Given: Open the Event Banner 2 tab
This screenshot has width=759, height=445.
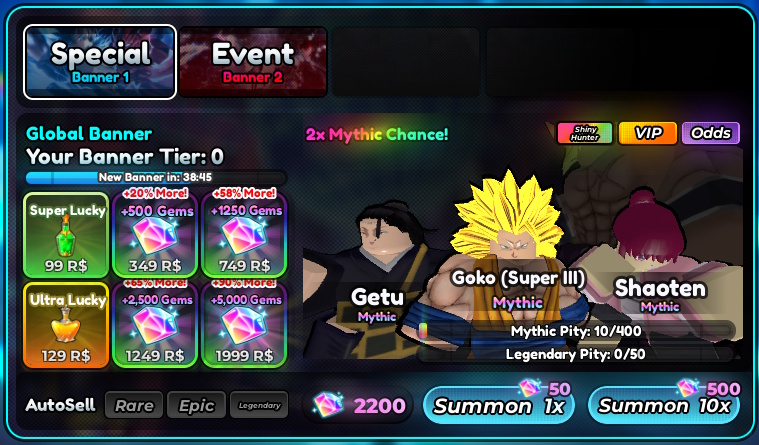Looking at the screenshot, I should click(x=253, y=61).
